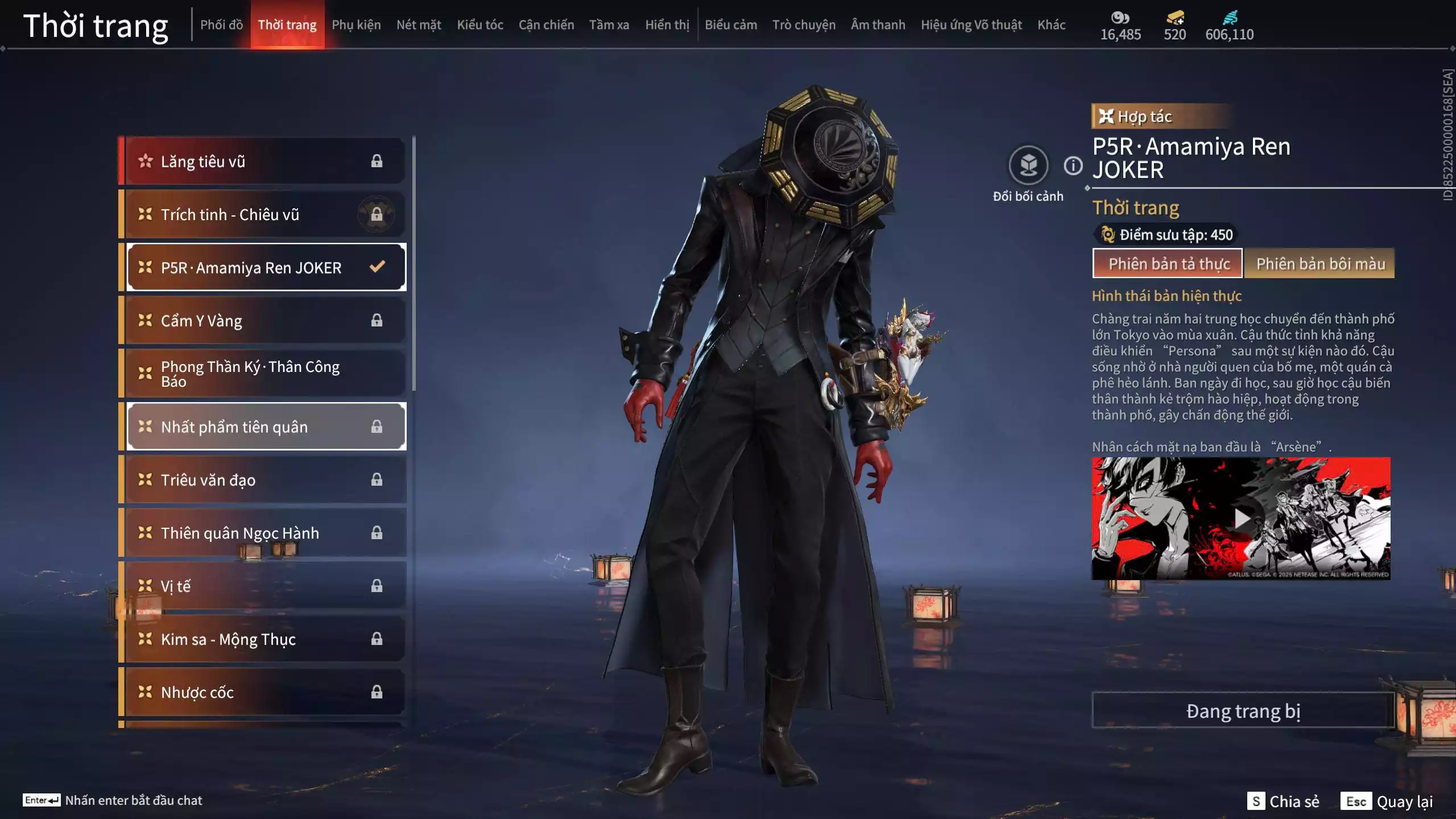Select Phiên bản tả thực version
The width and height of the screenshot is (1456, 819).
pyautogui.click(x=1168, y=264)
